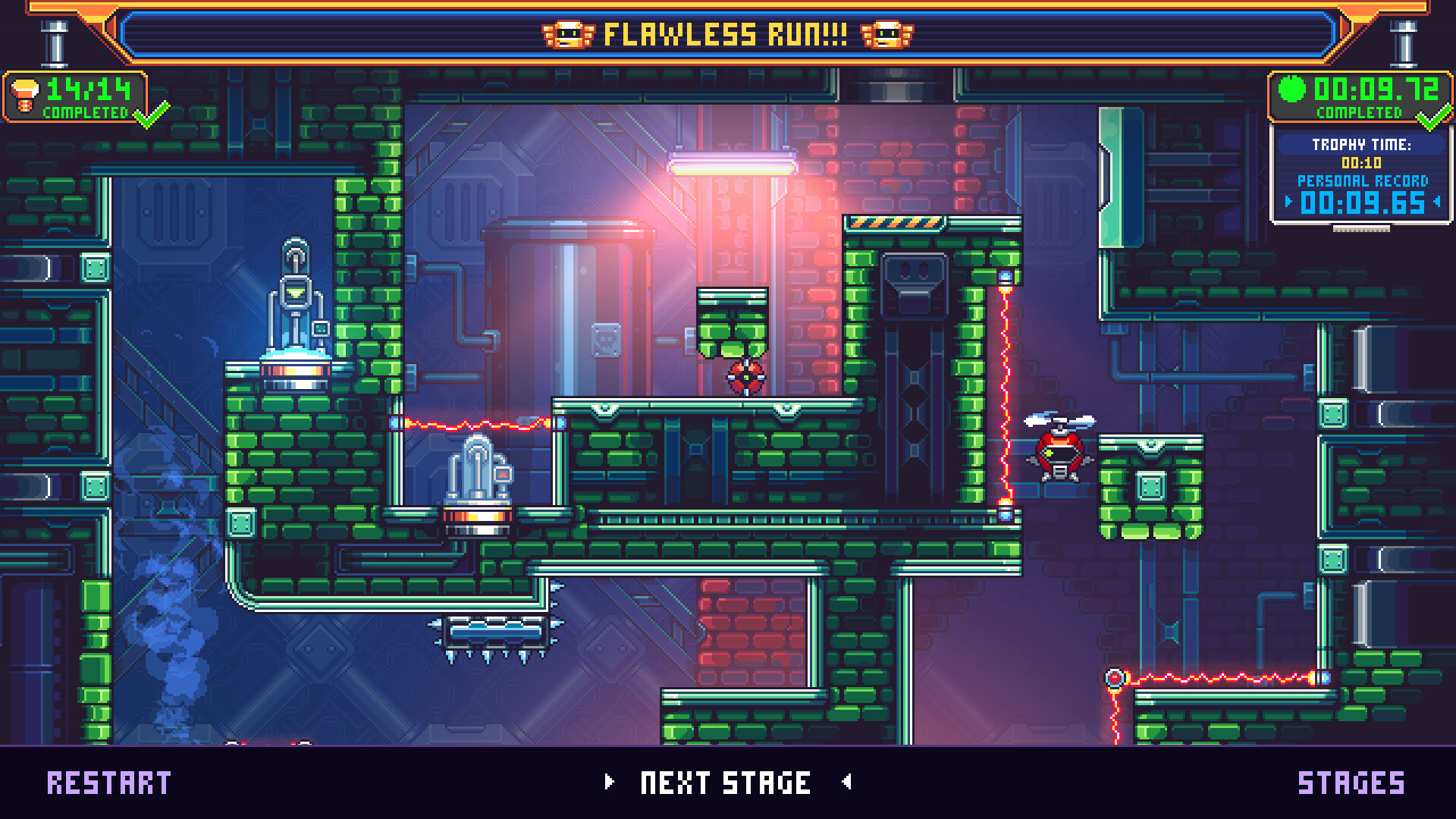1456x819 pixels.
Task: Click the flying drone enemy icon near the electric beam
Action: click(x=1060, y=450)
